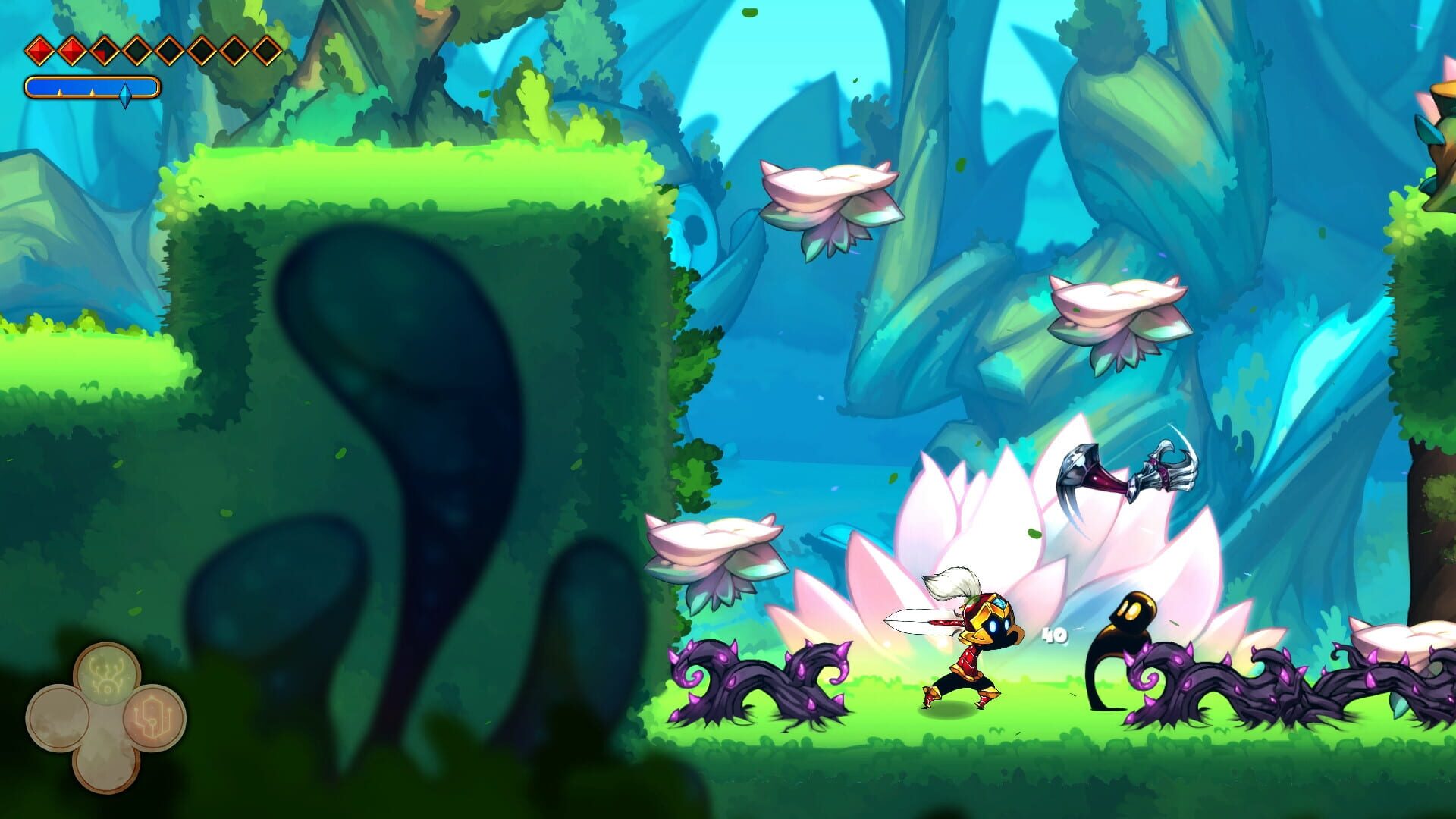The image size is (1456, 819).
Task: Click the blue diamond marker on the energy bar
Action: [127, 93]
